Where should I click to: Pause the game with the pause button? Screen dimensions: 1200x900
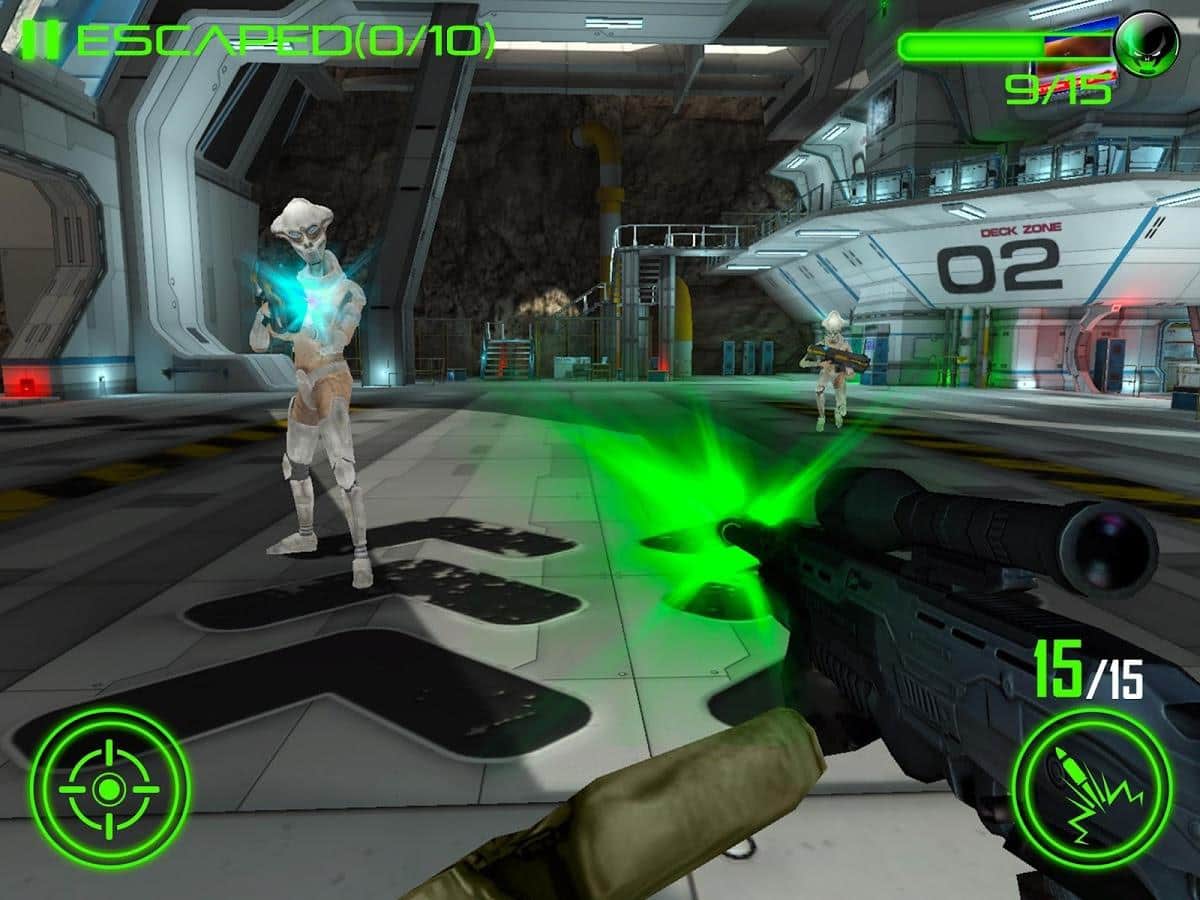click(x=43, y=39)
